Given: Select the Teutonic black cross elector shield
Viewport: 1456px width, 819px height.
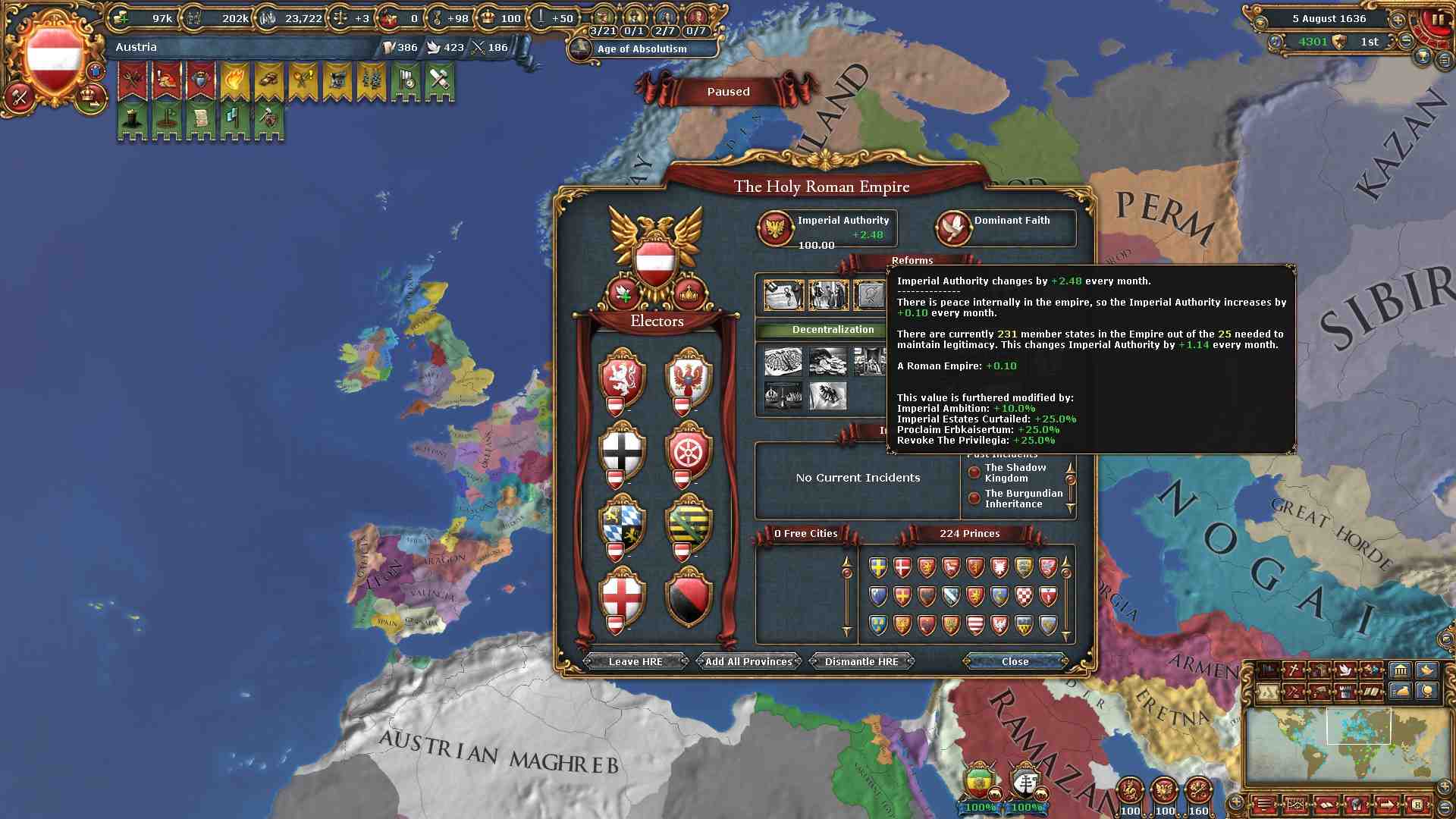Looking at the screenshot, I should point(623,450).
